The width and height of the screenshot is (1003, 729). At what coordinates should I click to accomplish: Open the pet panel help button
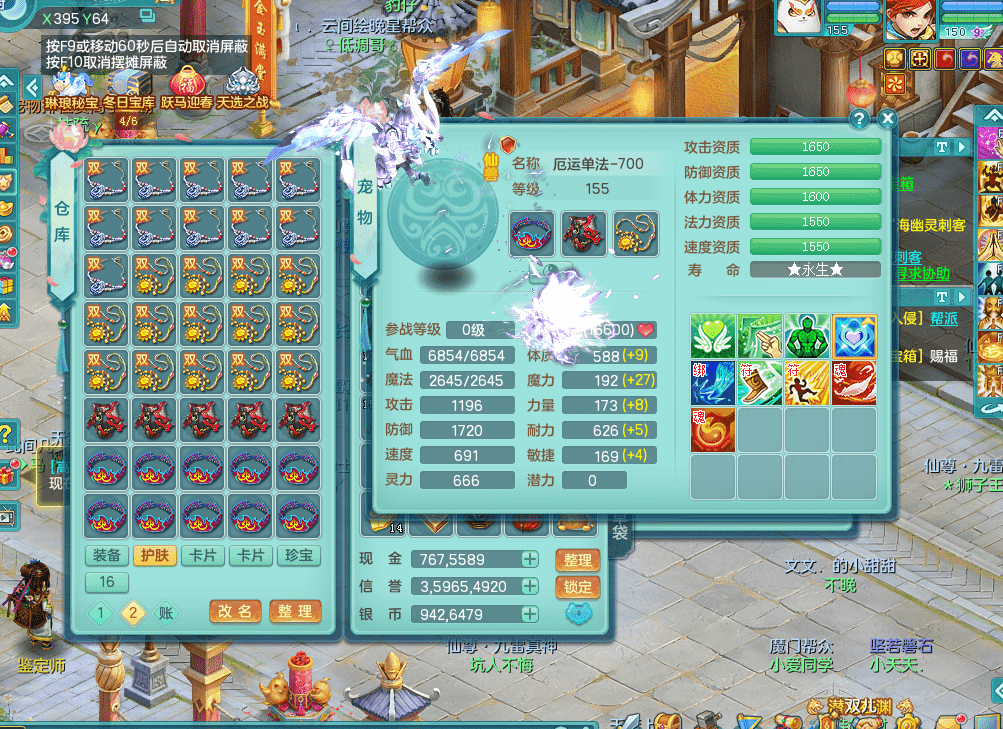click(x=859, y=119)
